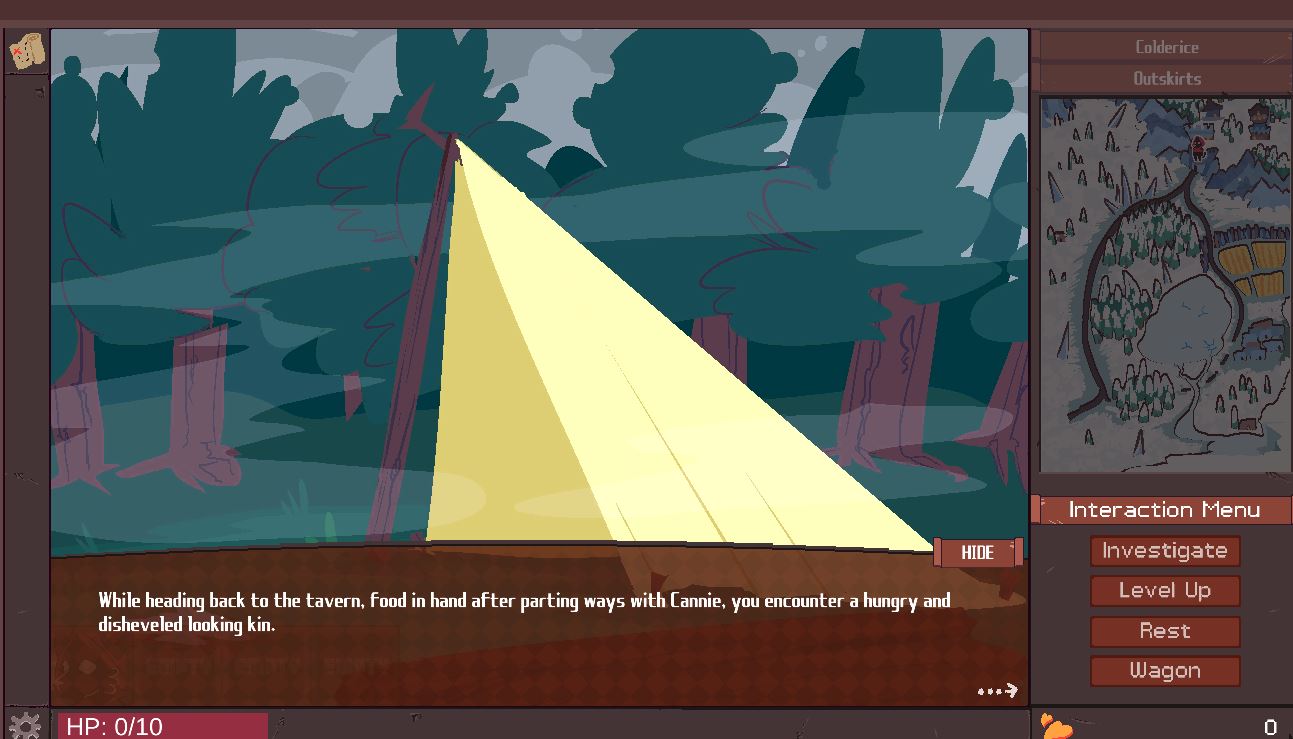1293x739 pixels.
Task: Open settings via the gear icon
Action: [x=24, y=725]
